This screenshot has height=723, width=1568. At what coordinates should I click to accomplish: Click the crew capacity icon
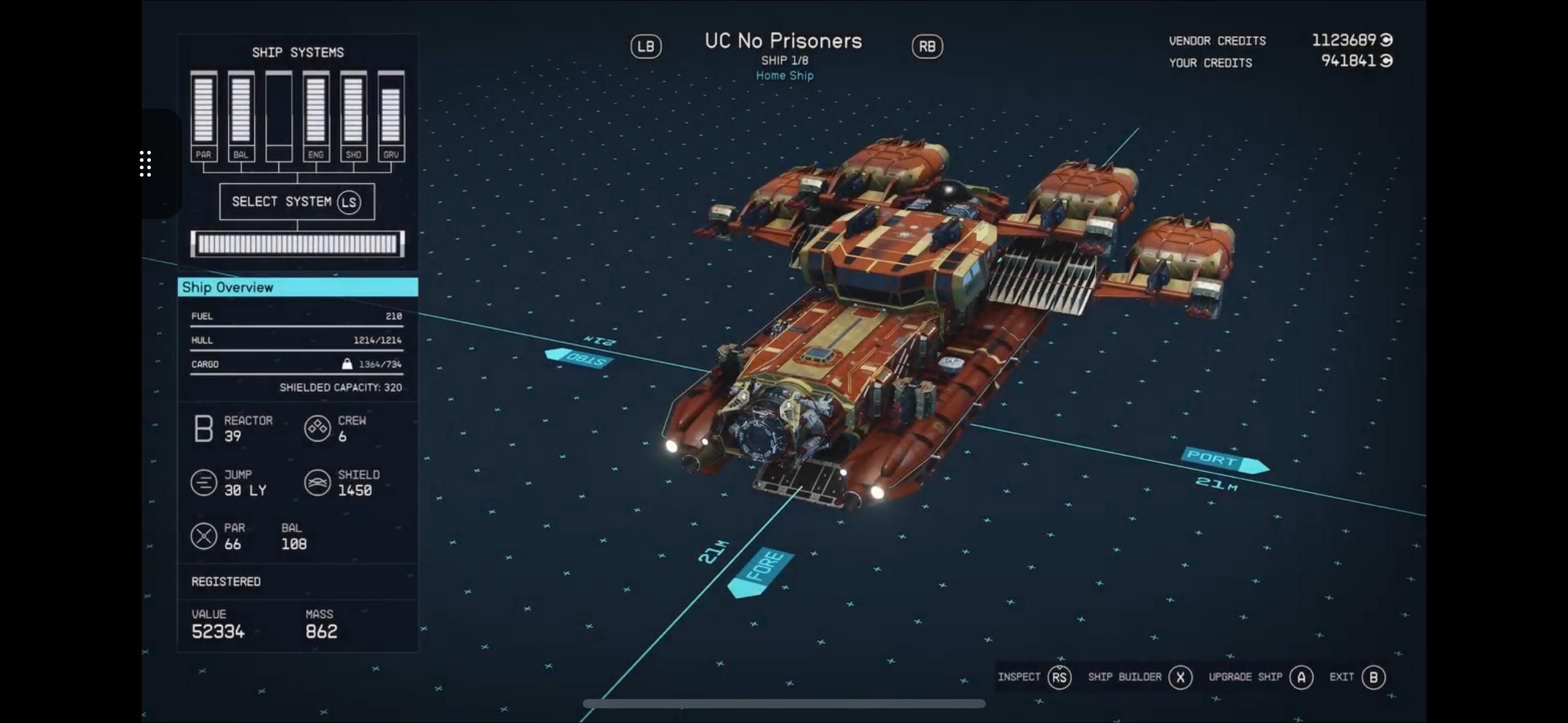click(x=318, y=429)
